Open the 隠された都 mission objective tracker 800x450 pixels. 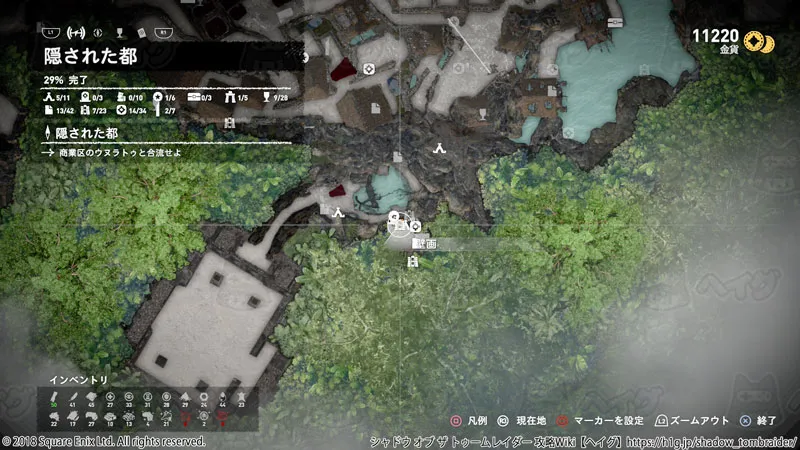pyautogui.click(x=82, y=133)
